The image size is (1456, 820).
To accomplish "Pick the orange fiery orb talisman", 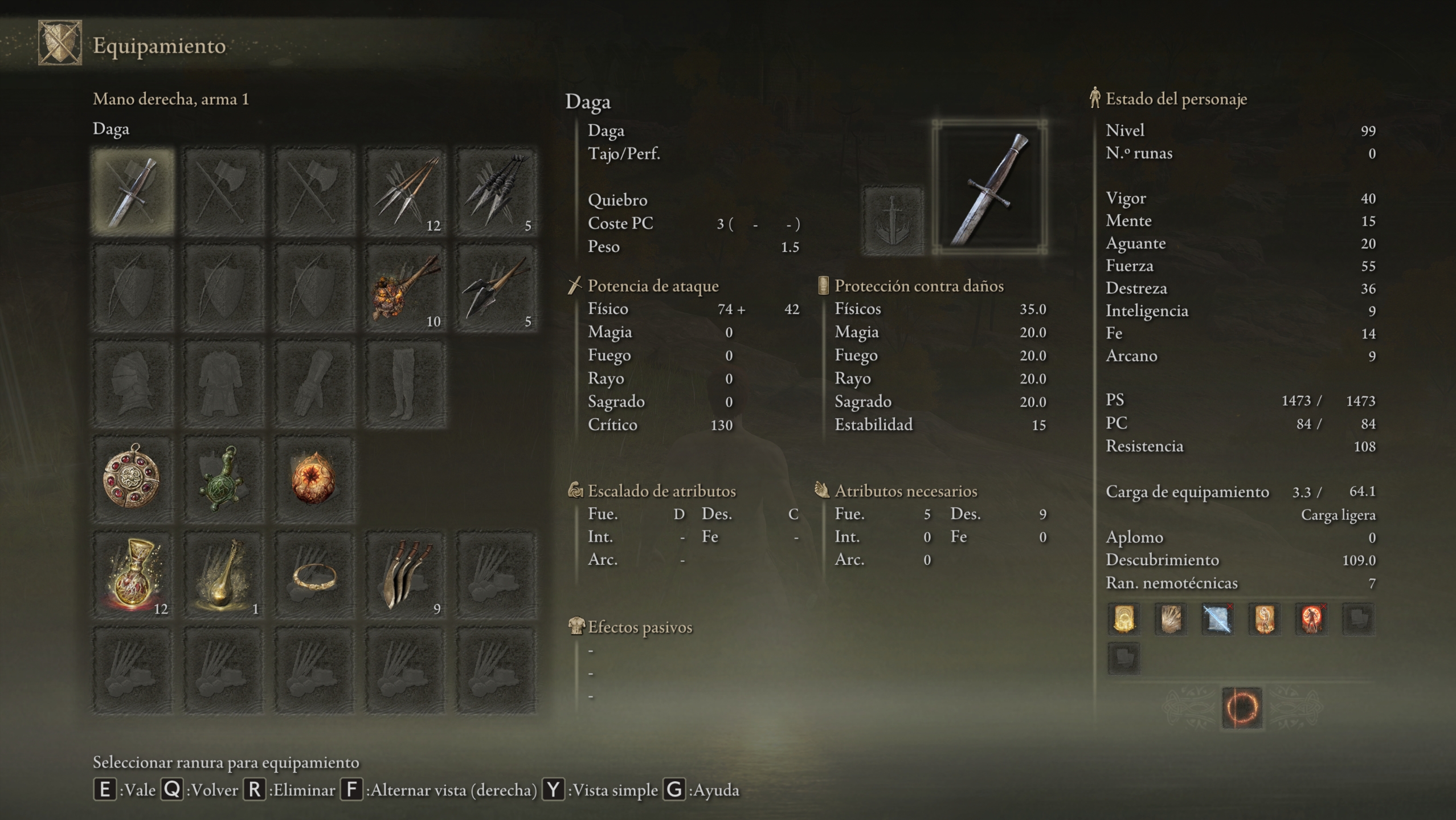I will (x=314, y=479).
